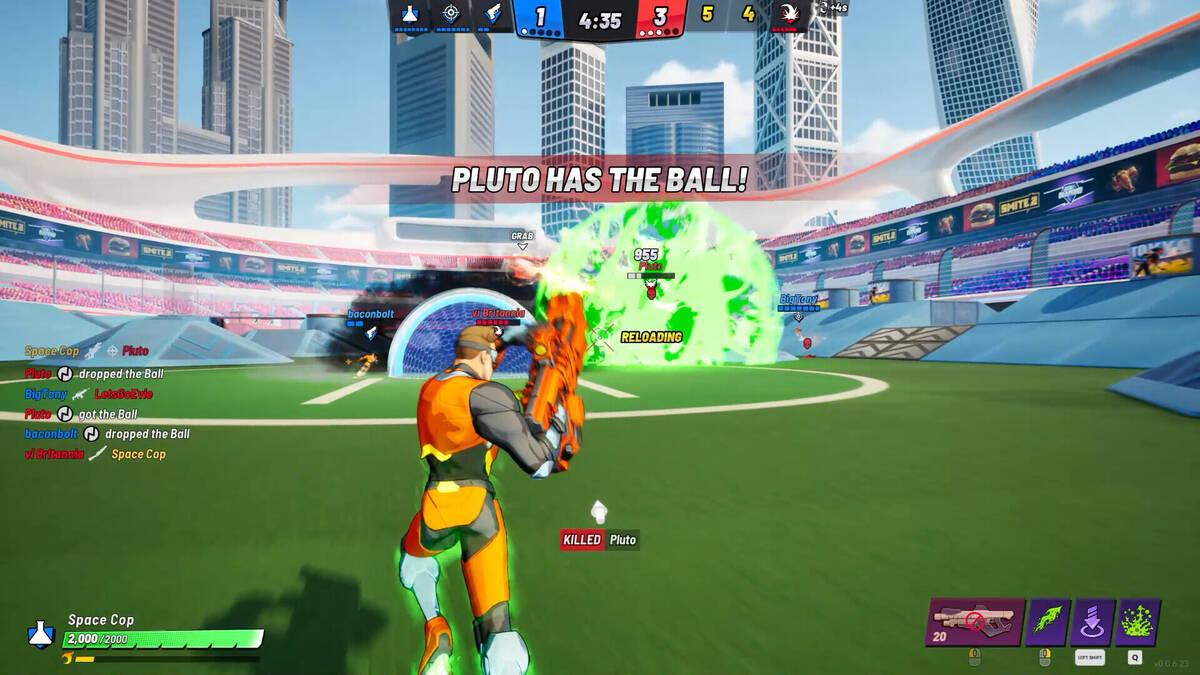1200x675 pixels.
Task: Trigger the green toxic splash ability
Action: coord(1137,622)
